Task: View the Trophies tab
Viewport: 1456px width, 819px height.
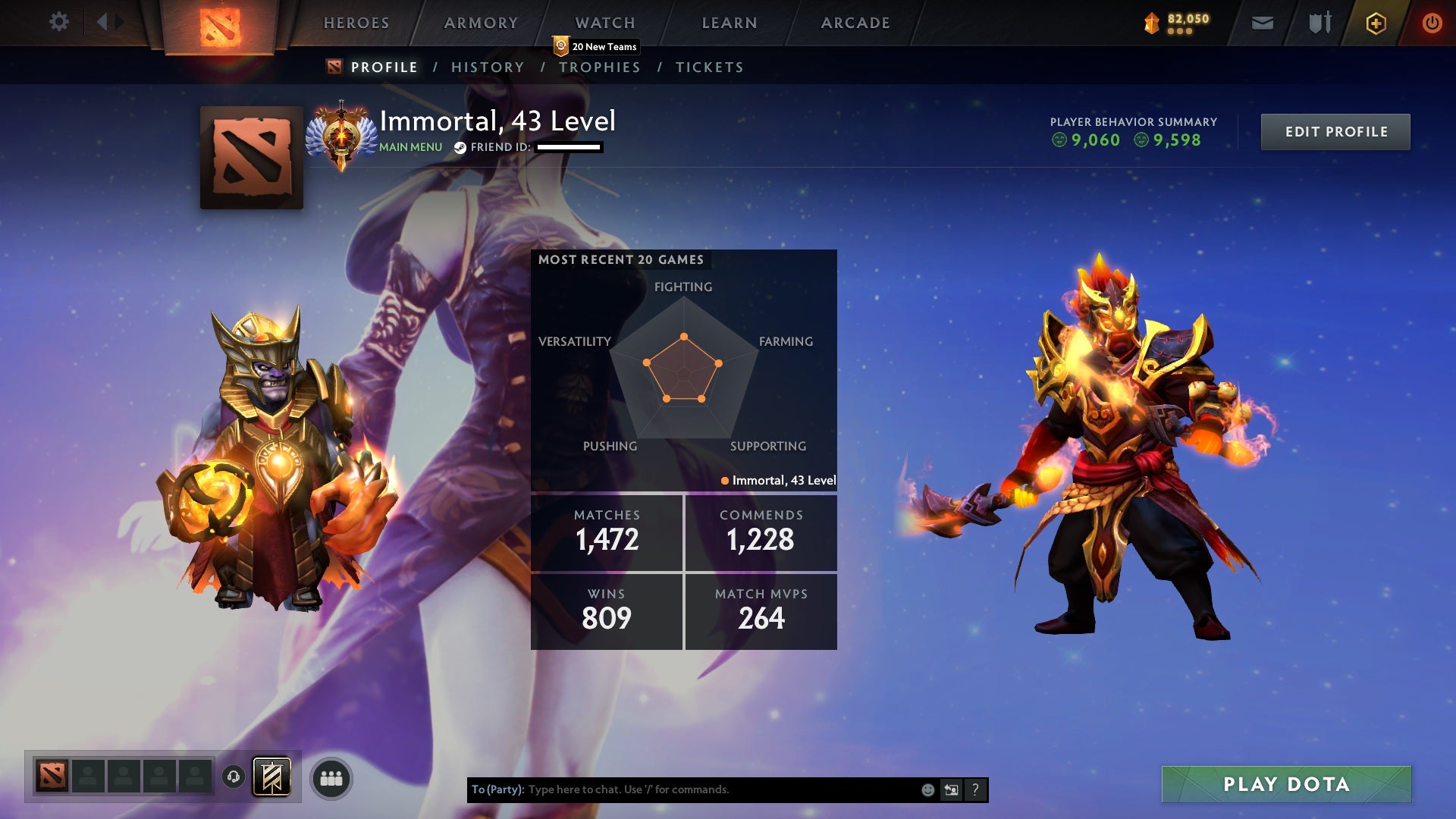Action: pos(600,67)
